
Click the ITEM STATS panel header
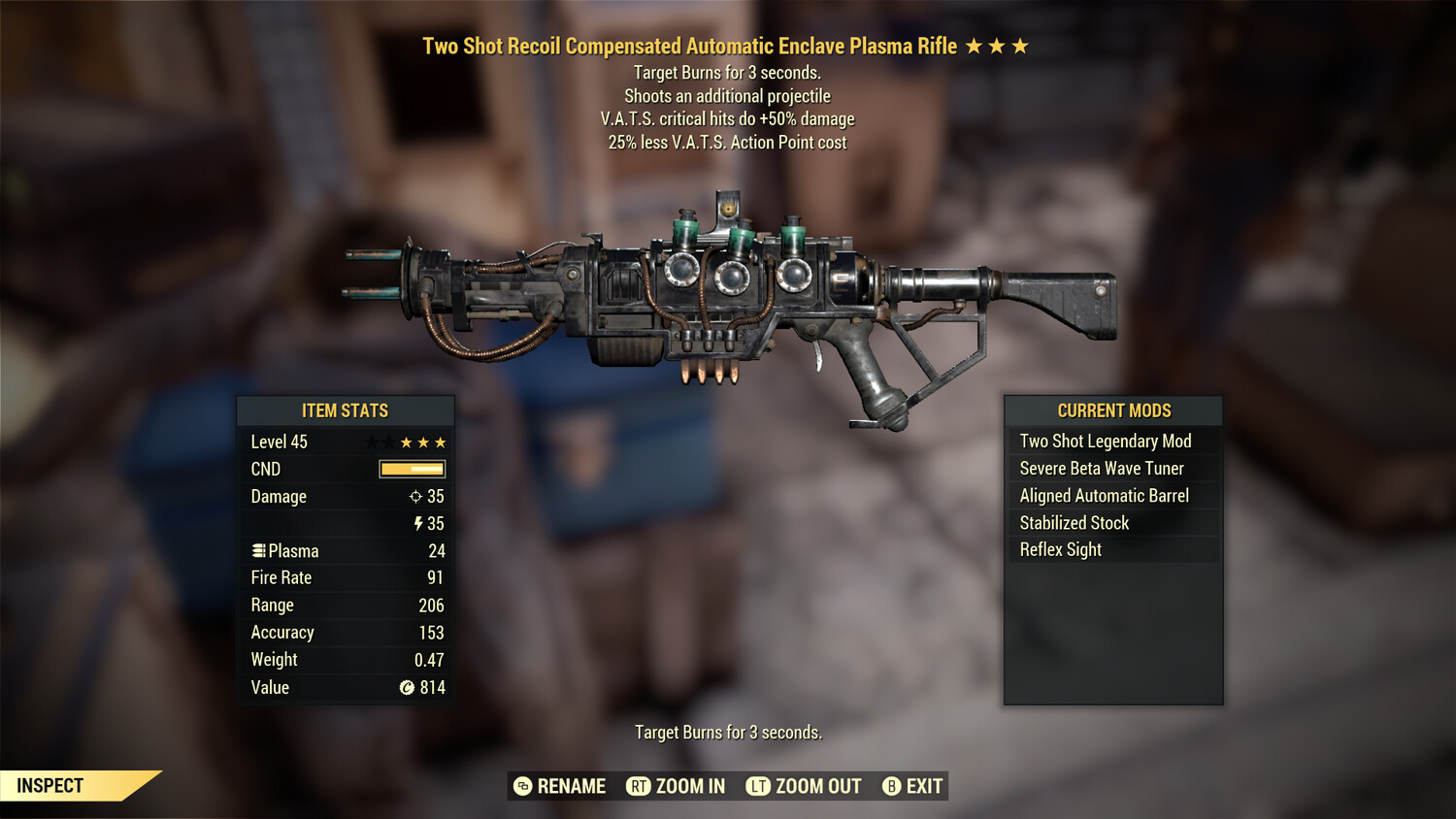pyautogui.click(x=346, y=409)
